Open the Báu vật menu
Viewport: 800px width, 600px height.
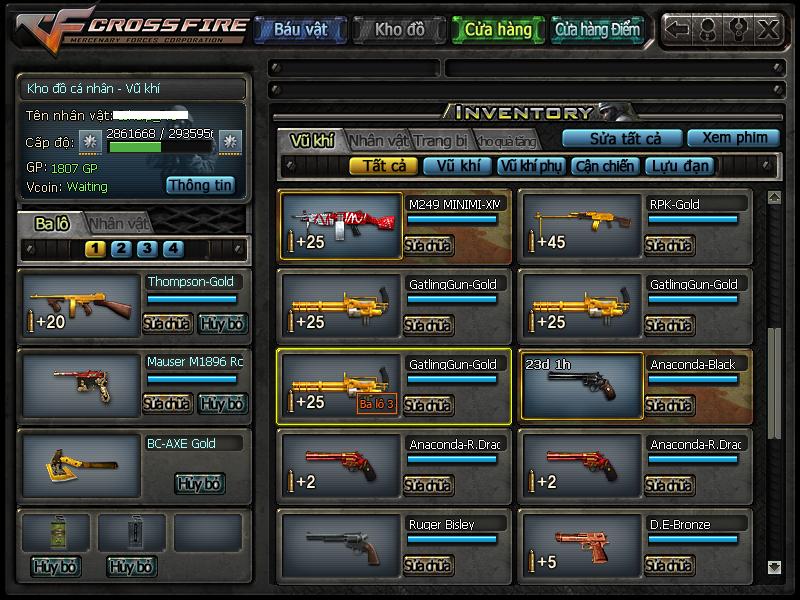(x=300, y=30)
